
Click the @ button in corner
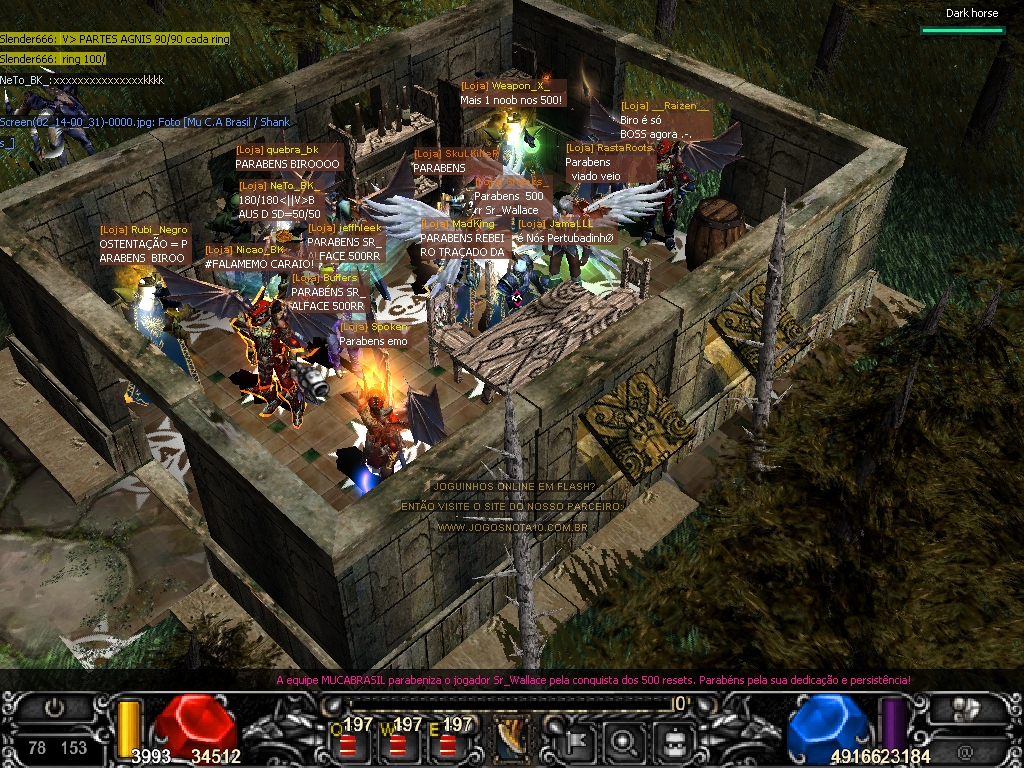pos(965,750)
